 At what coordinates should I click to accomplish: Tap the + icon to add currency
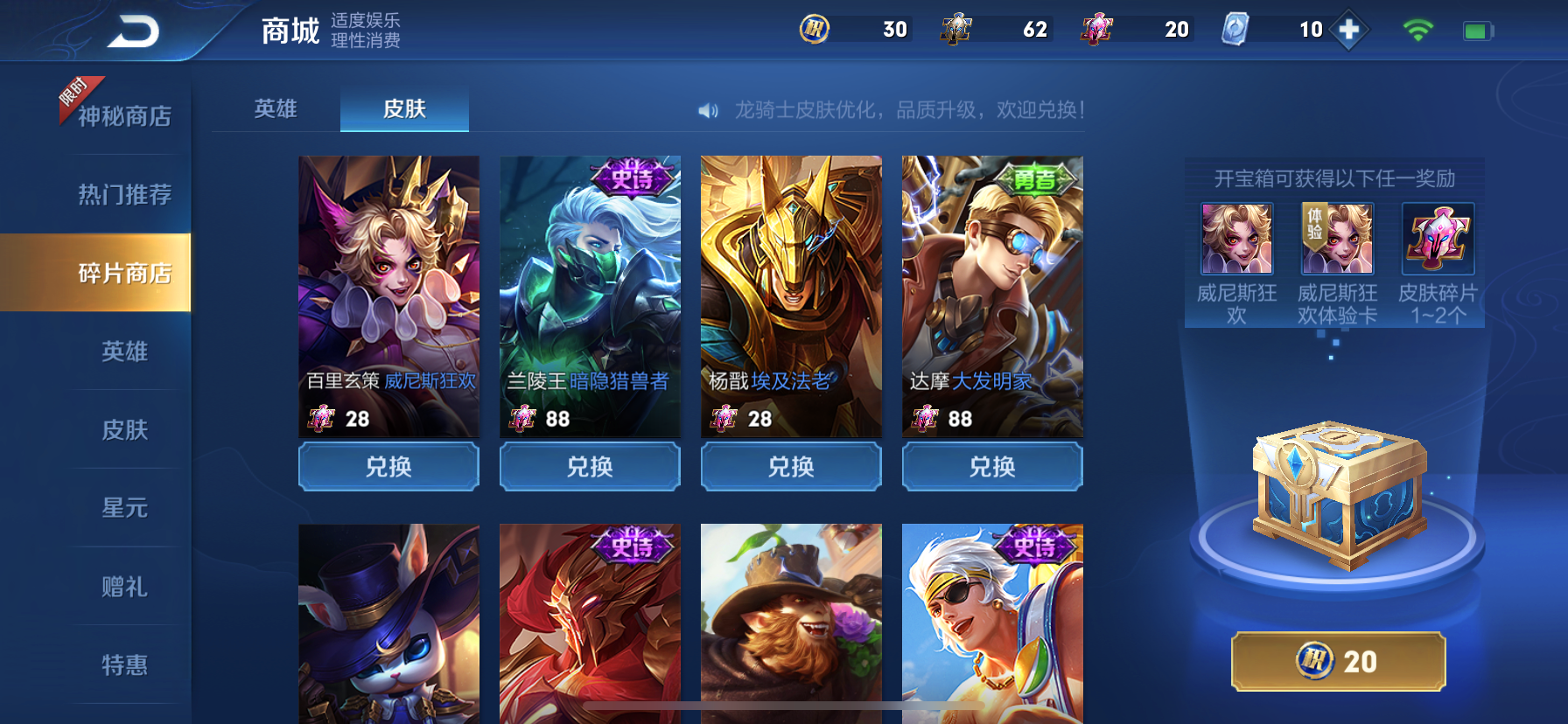pyautogui.click(x=1347, y=29)
